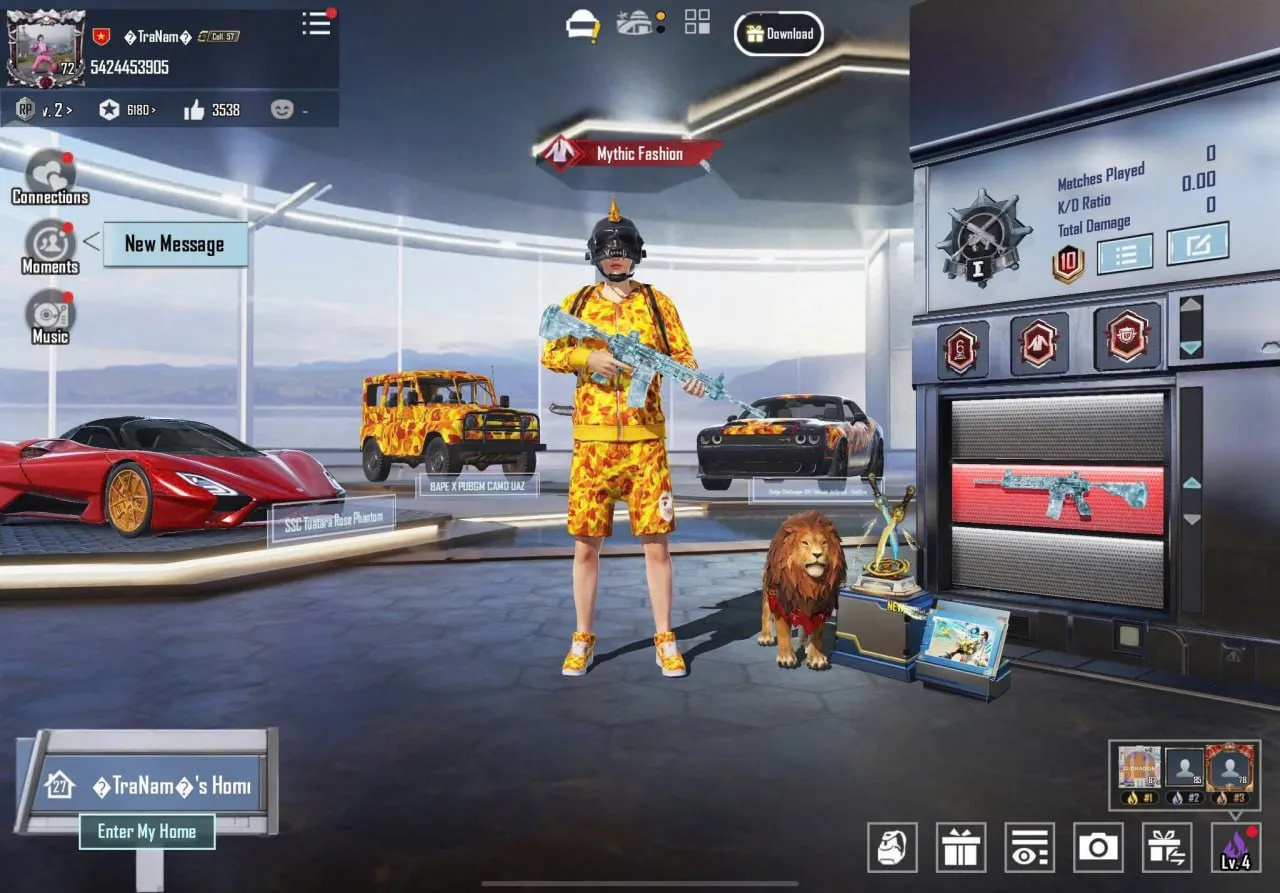This screenshot has height=893, width=1280.
Task: Open the purple flame Lv. 4 icon
Action: (x=1236, y=848)
